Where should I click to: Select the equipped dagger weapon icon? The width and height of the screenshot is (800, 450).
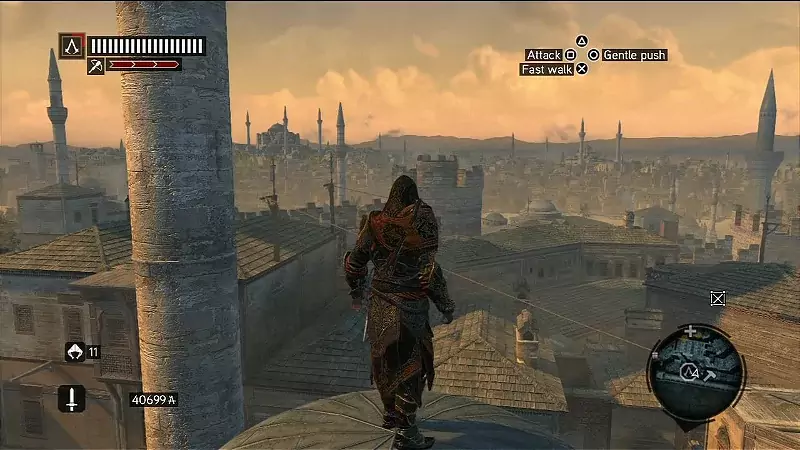tap(71, 398)
